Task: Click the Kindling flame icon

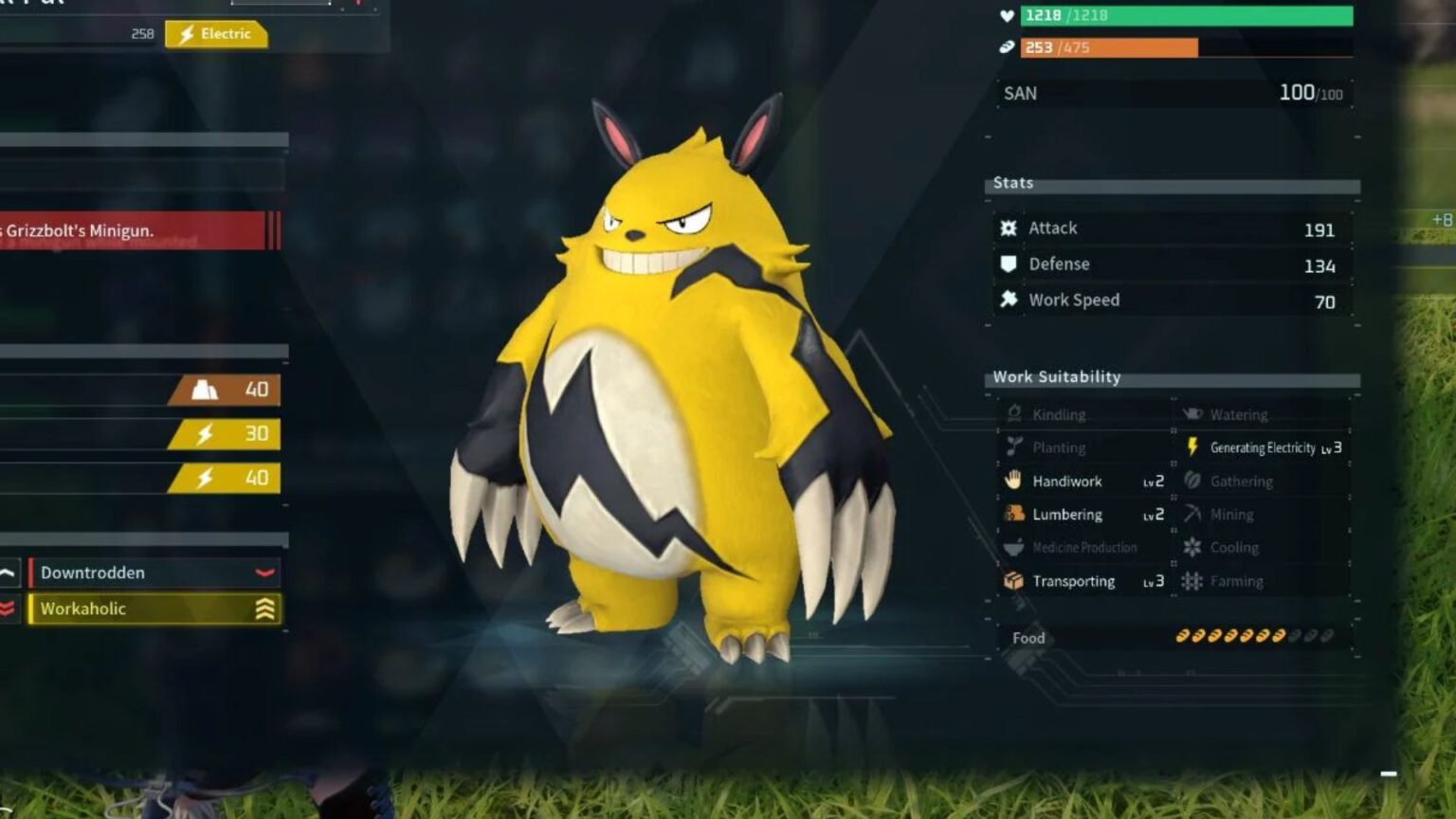Action: (1015, 414)
